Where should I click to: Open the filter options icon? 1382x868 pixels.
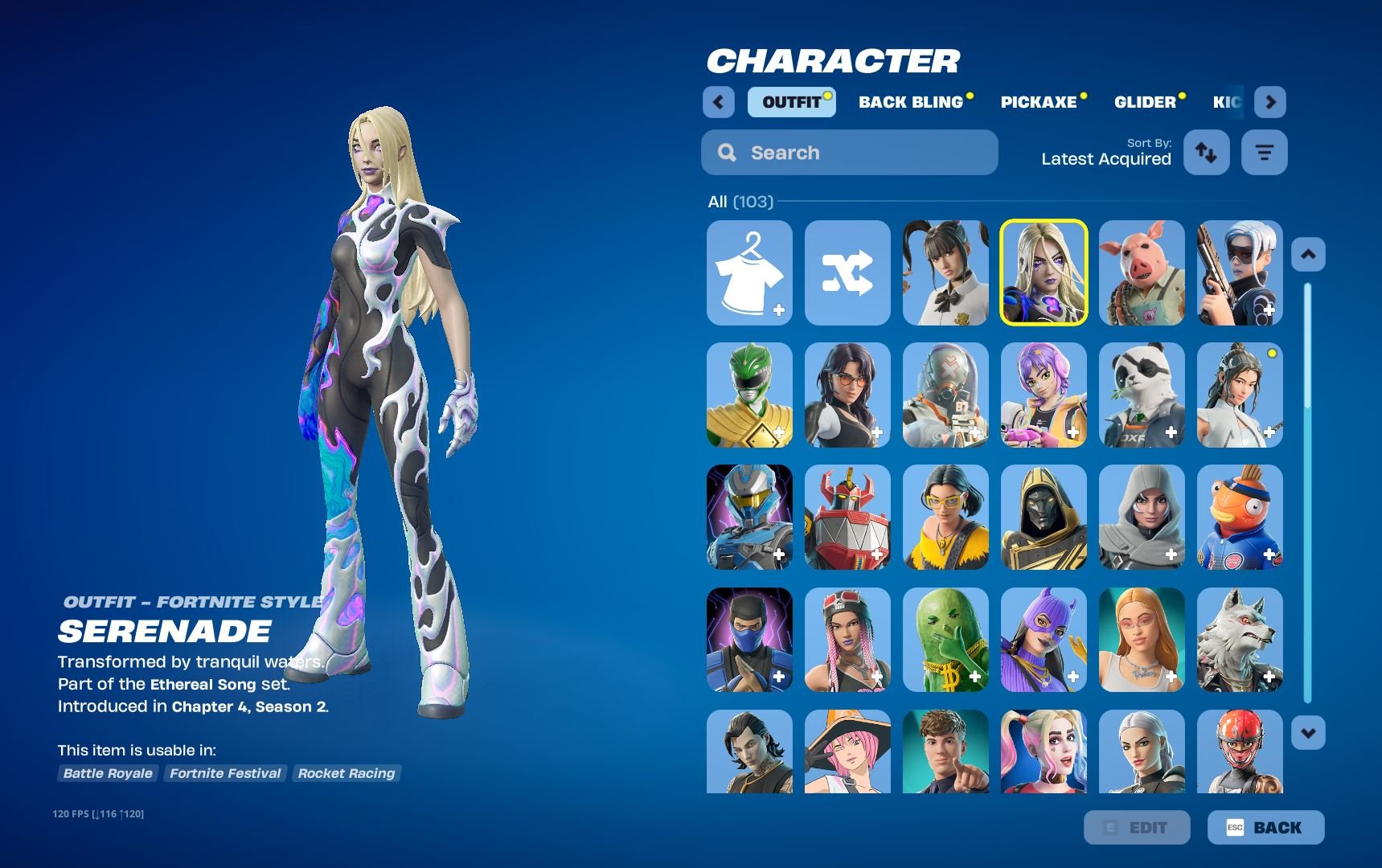click(1264, 152)
